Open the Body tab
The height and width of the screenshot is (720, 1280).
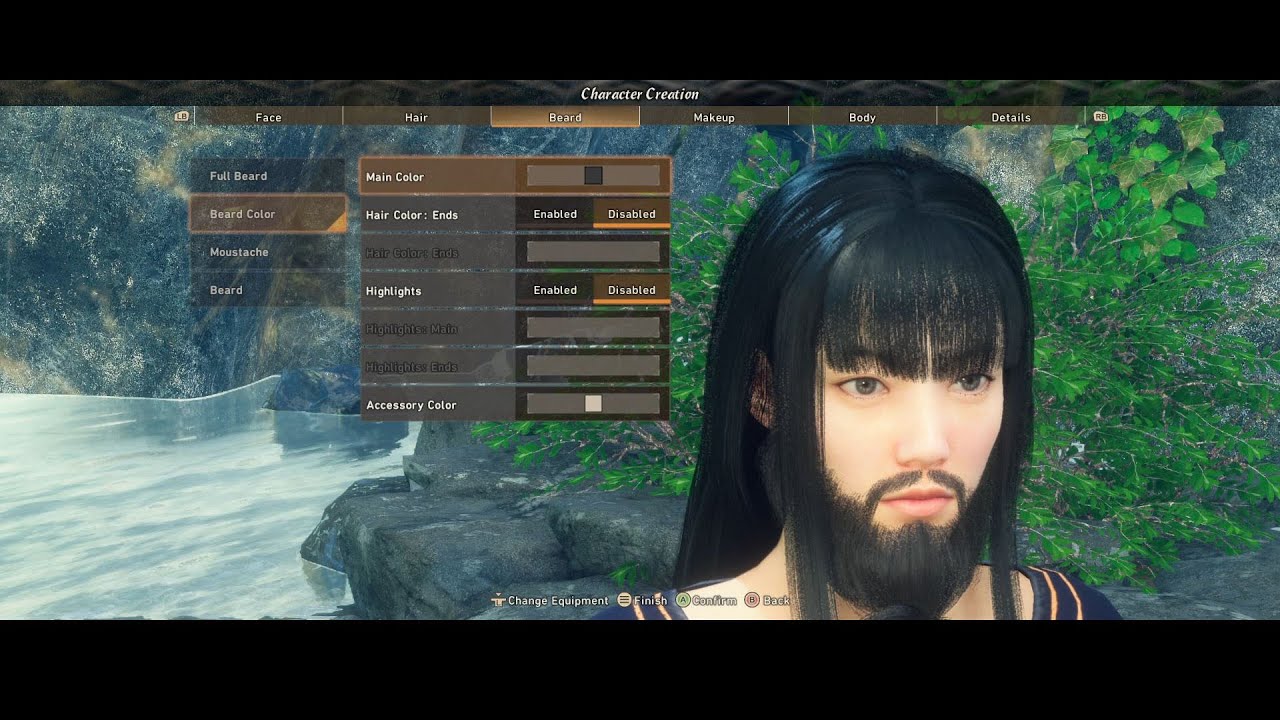pyautogui.click(x=862, y=117)
